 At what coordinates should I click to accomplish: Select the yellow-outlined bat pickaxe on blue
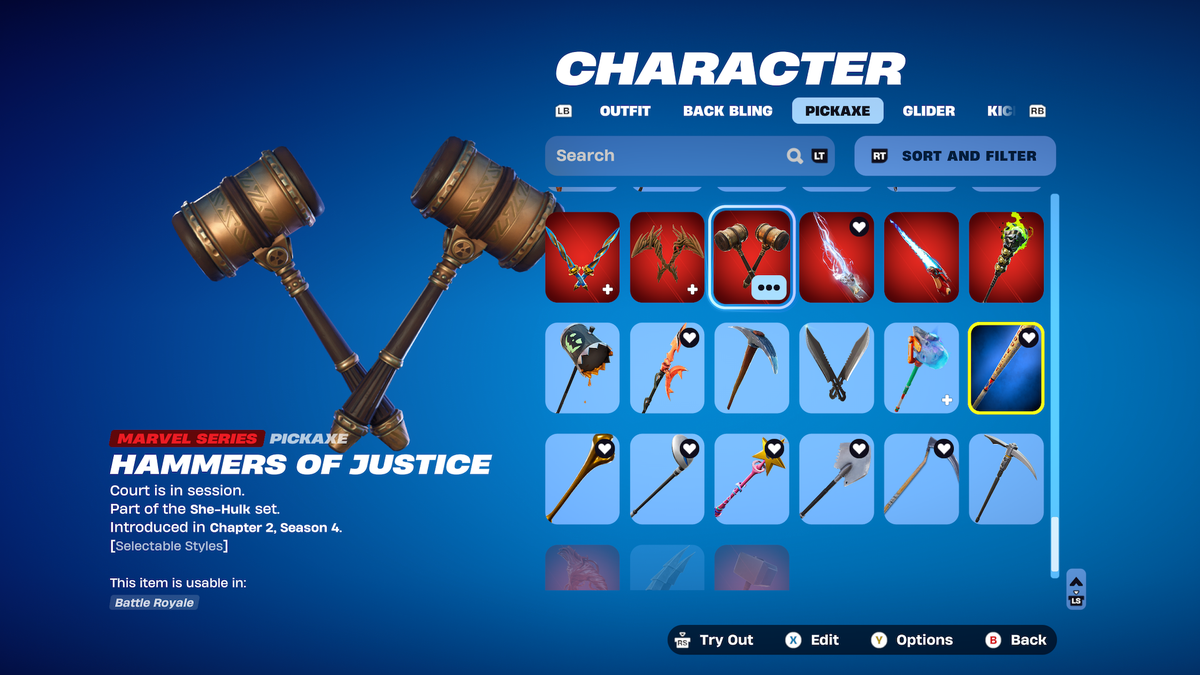pyautogui.click(x=1006, y=368)
